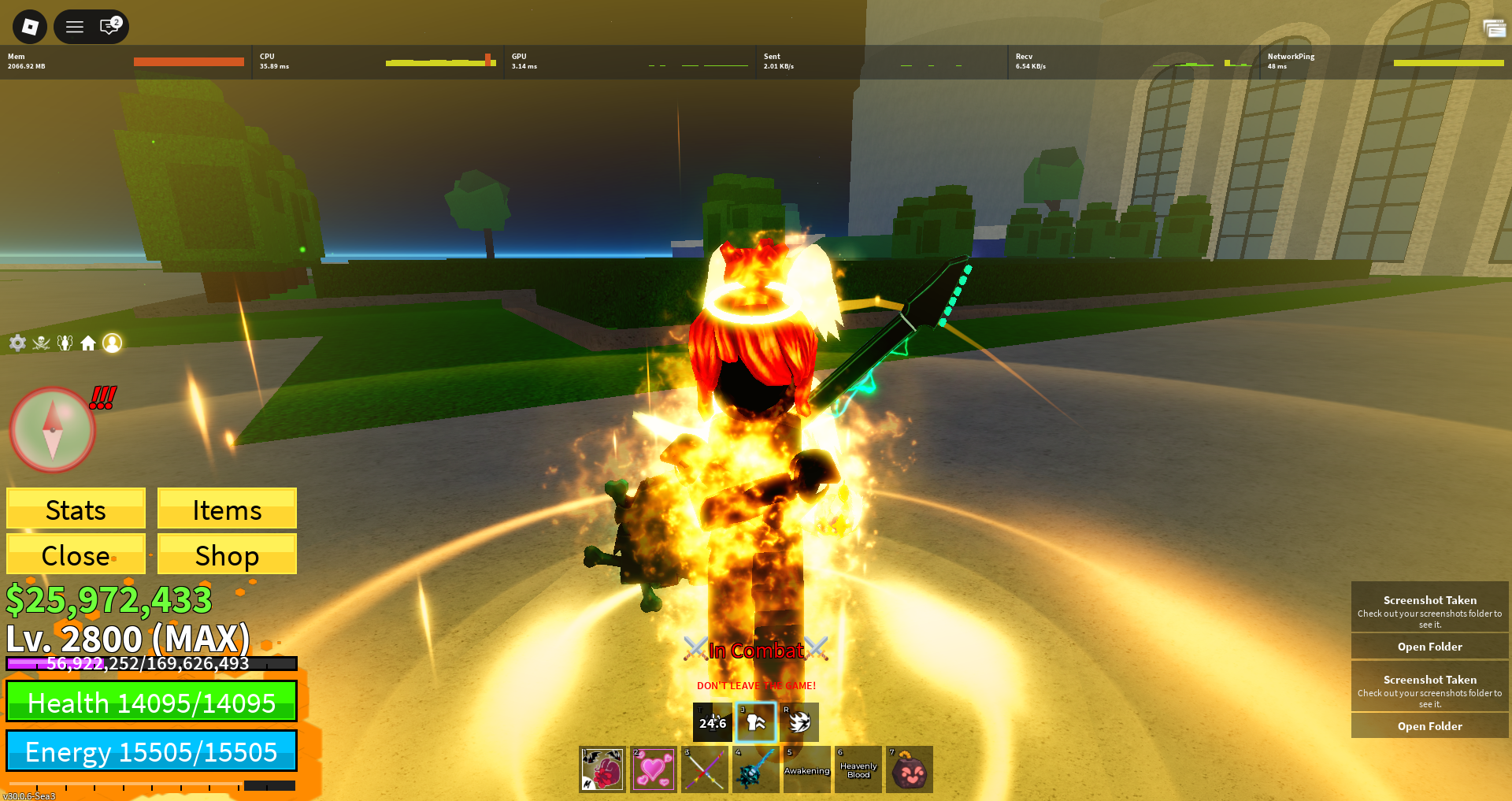The height and width of the screenshot is (801, 1512).
Task: Open the Roblox chat icon
Action: click(109, 27)
